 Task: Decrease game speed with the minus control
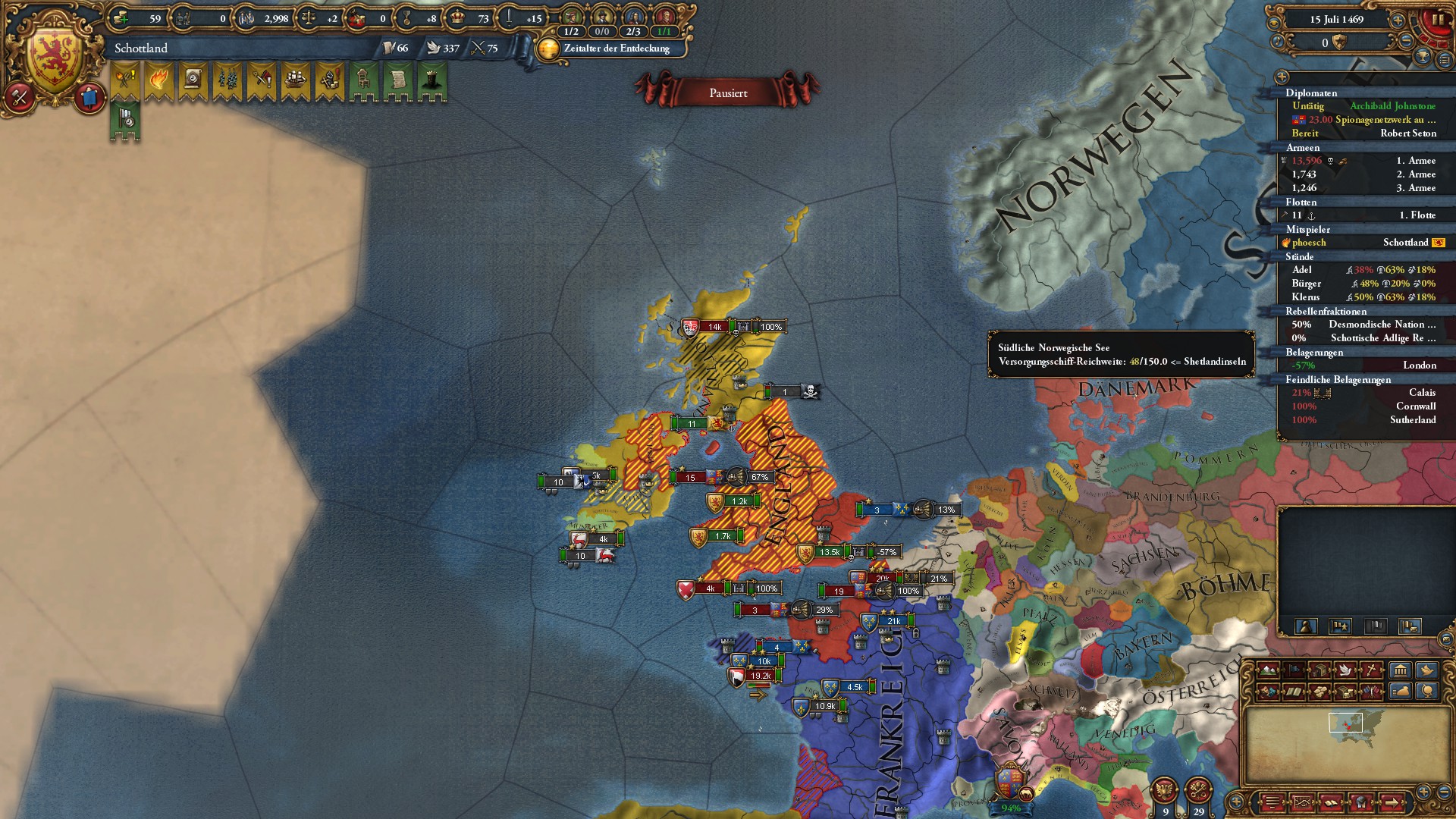(x=1406, y=40)
